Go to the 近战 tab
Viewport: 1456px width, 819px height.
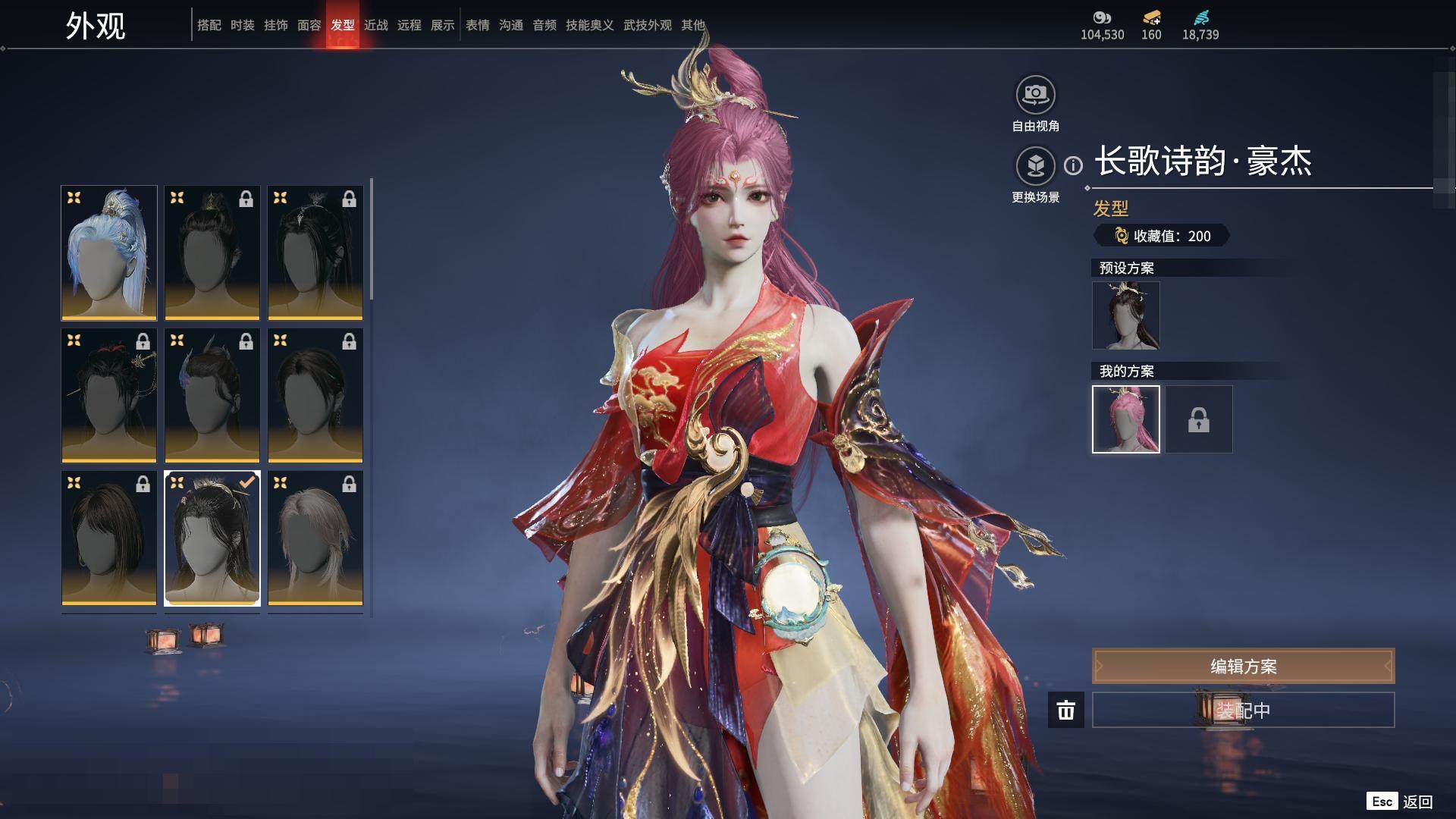coord(376,25)
